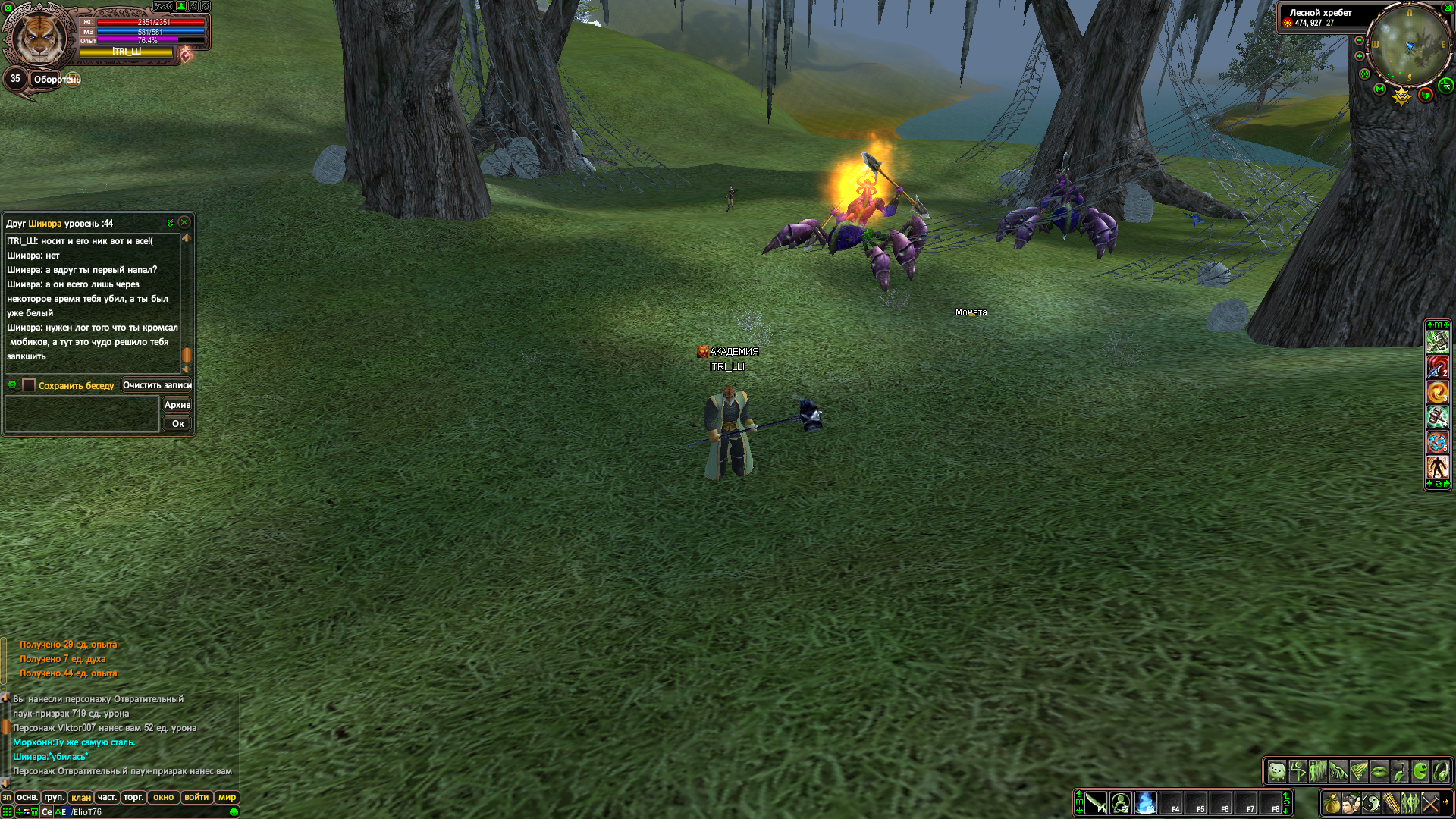Toggle the 'Сохранить беседу' checkbox
Viewport: 1456px width, 819px height.
click(29, 385)
